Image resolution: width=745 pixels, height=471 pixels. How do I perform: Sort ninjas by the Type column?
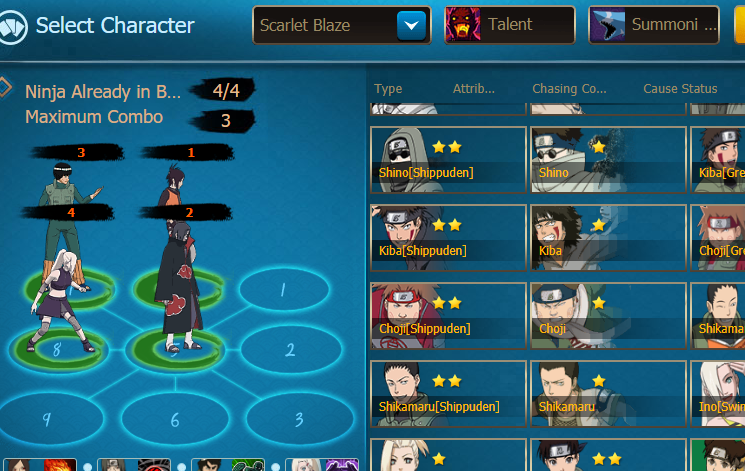click(388, 89)
